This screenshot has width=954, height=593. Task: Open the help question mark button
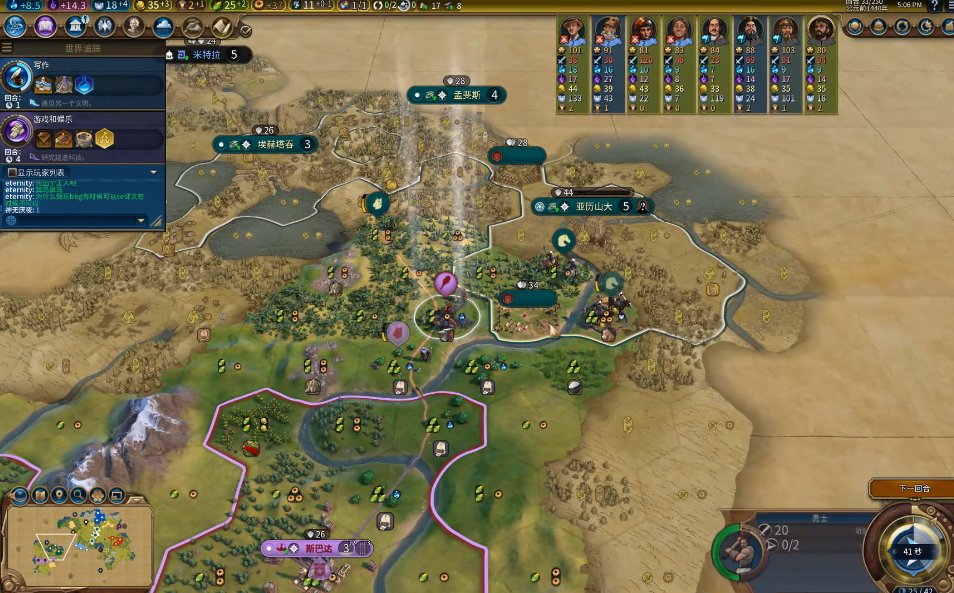pos(934,6)
